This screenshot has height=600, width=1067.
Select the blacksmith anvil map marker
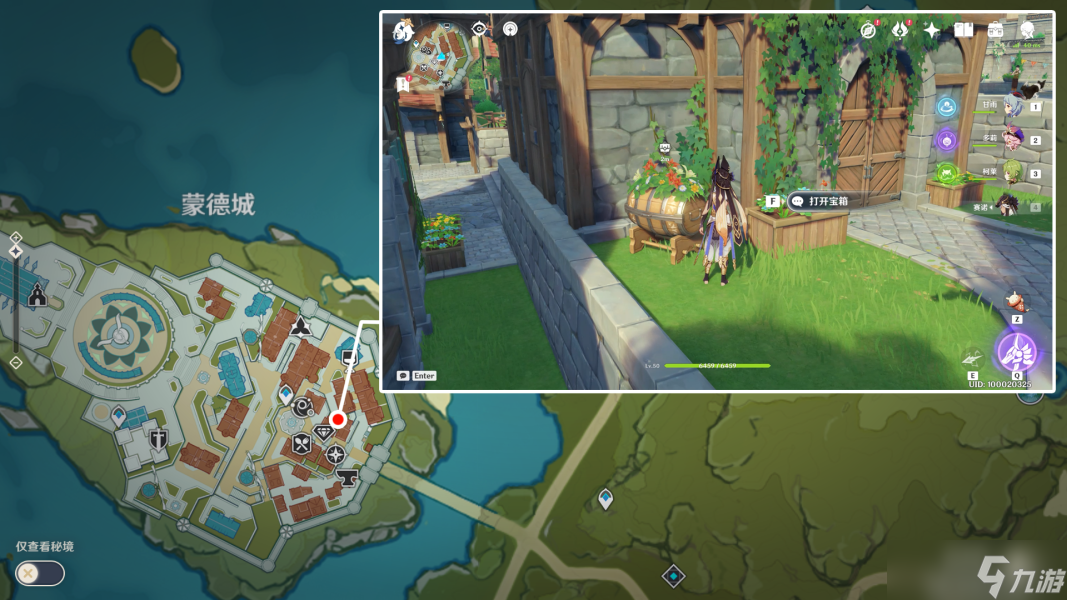point(348,476)
